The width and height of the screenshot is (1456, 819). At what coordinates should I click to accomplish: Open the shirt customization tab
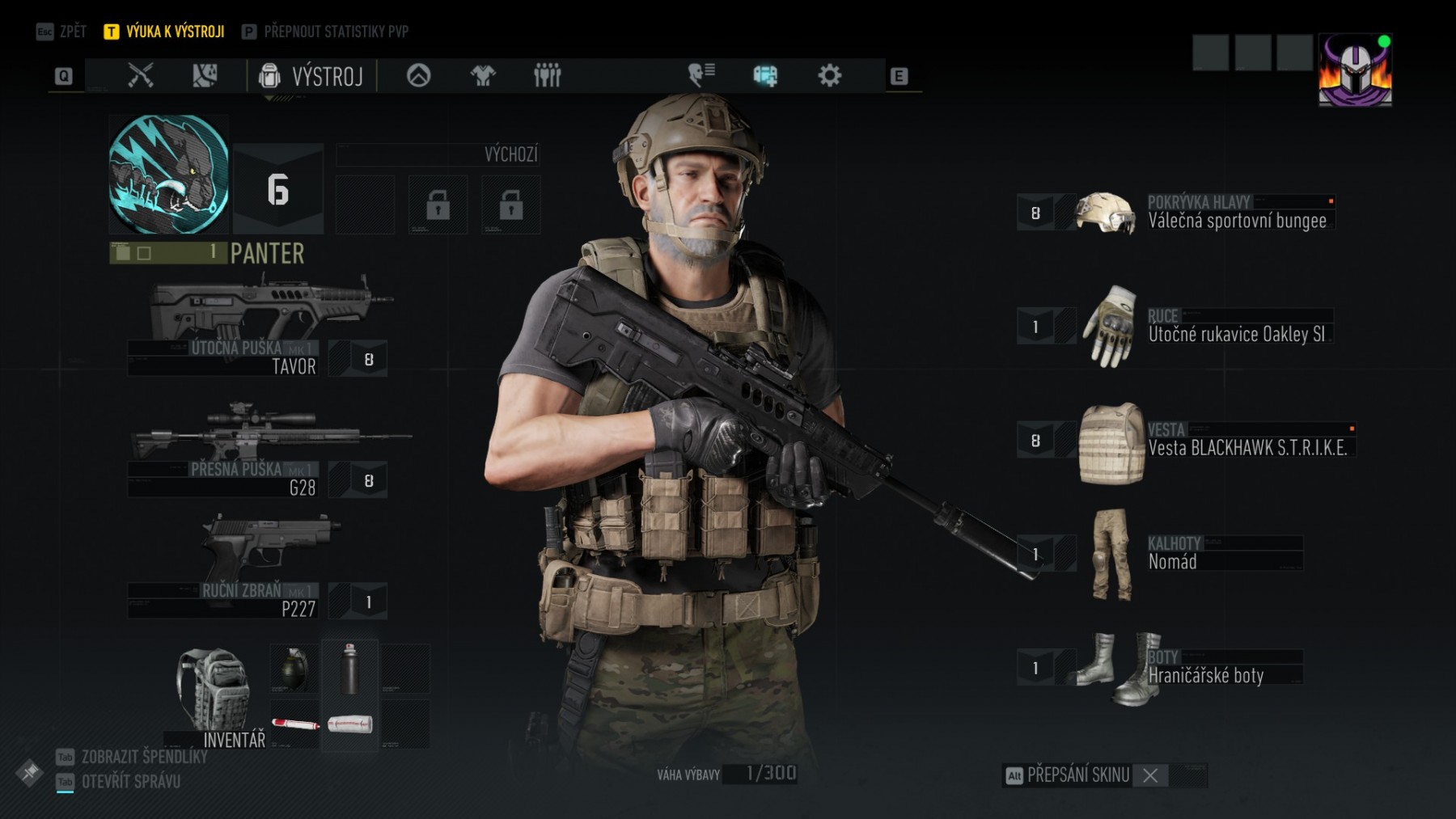(x=483, y=76)
